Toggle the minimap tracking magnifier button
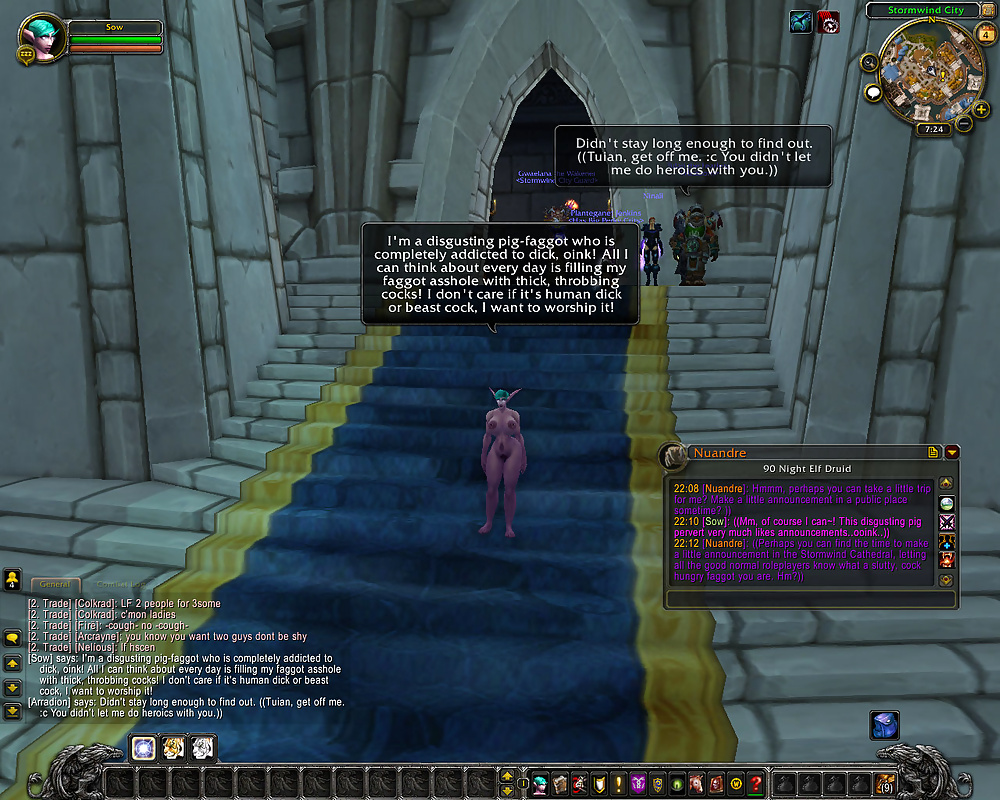This screenshot has width=1000, height=800. [868, 62]
